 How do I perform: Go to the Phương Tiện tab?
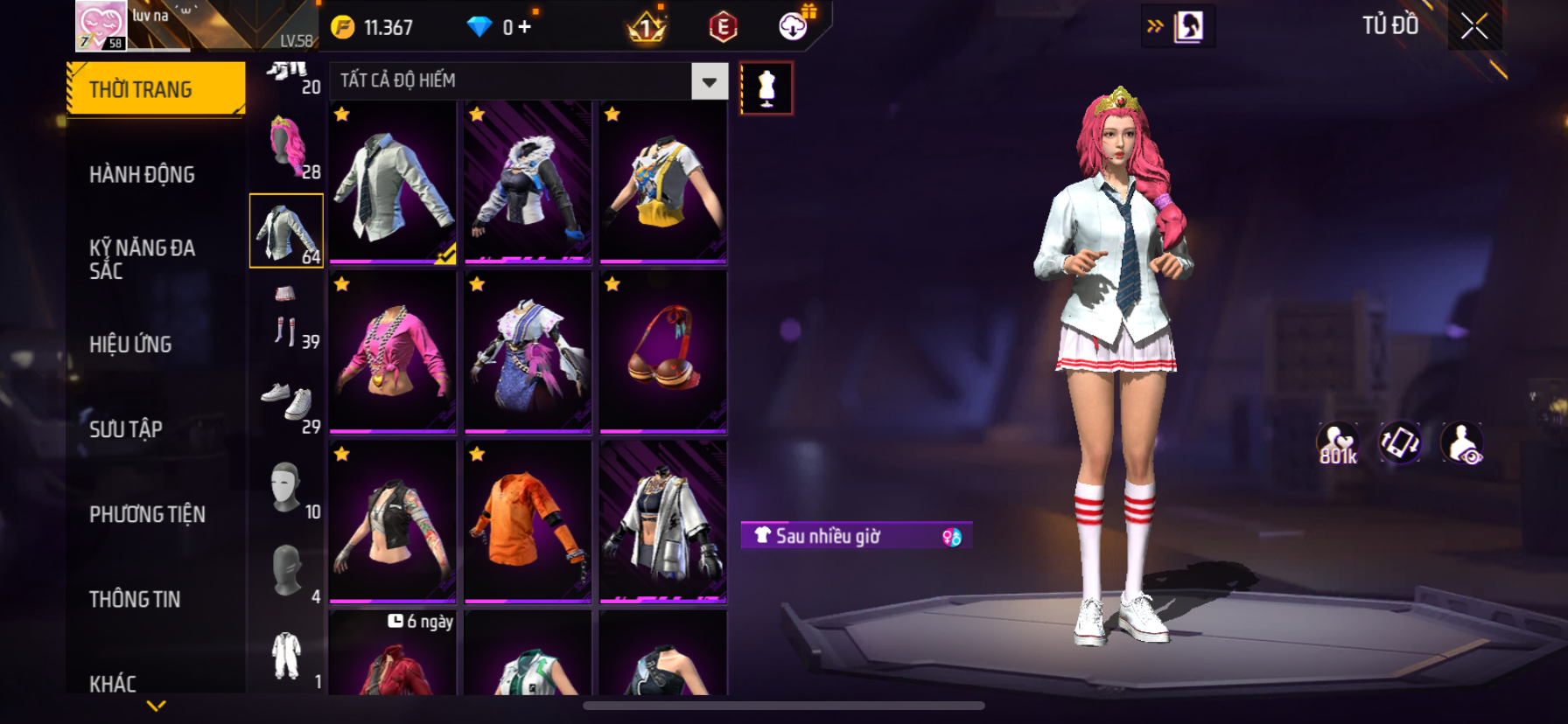[147, 514]
